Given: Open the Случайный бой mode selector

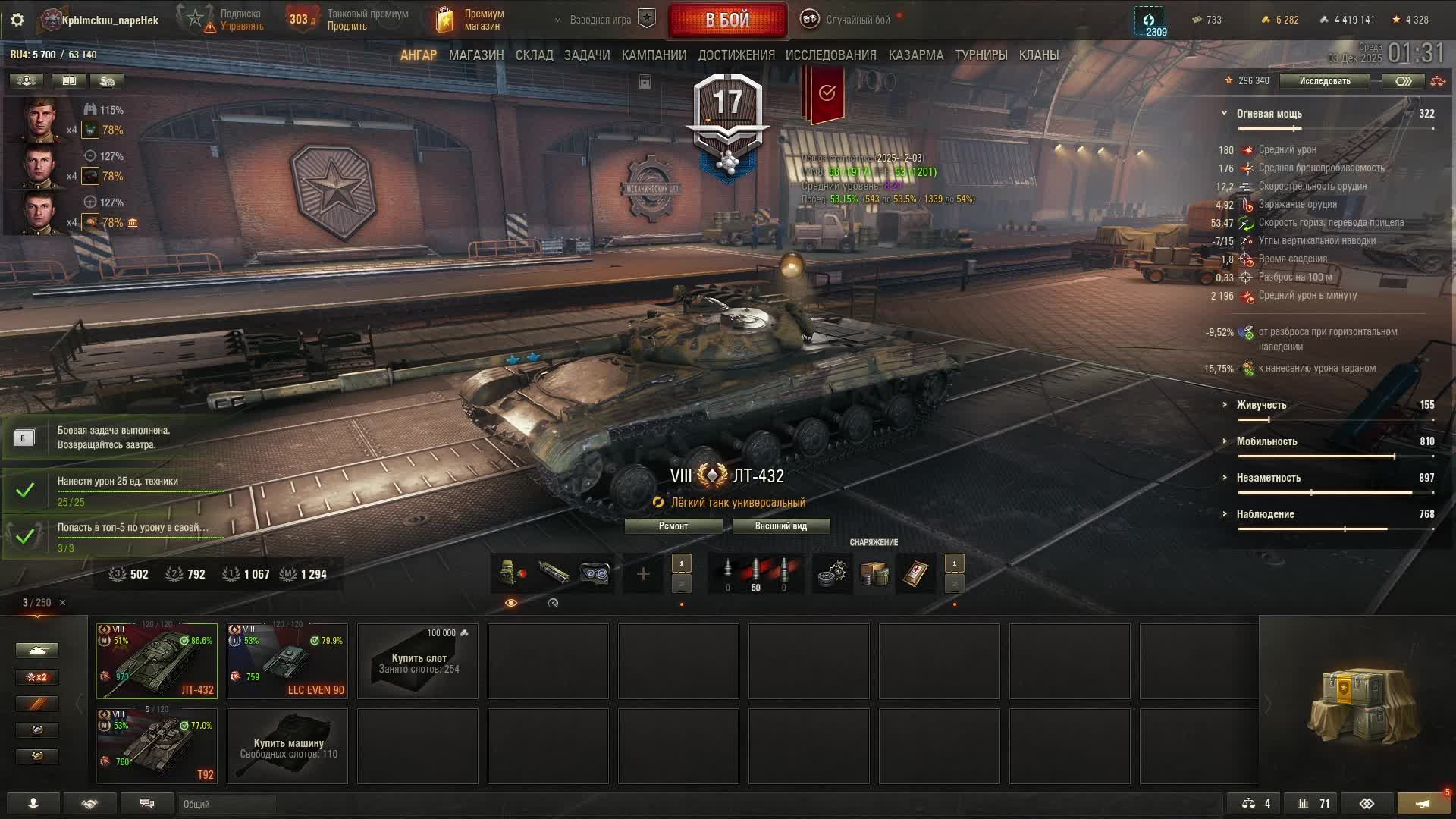Looking at the screenshot, I should coord(857,20).
